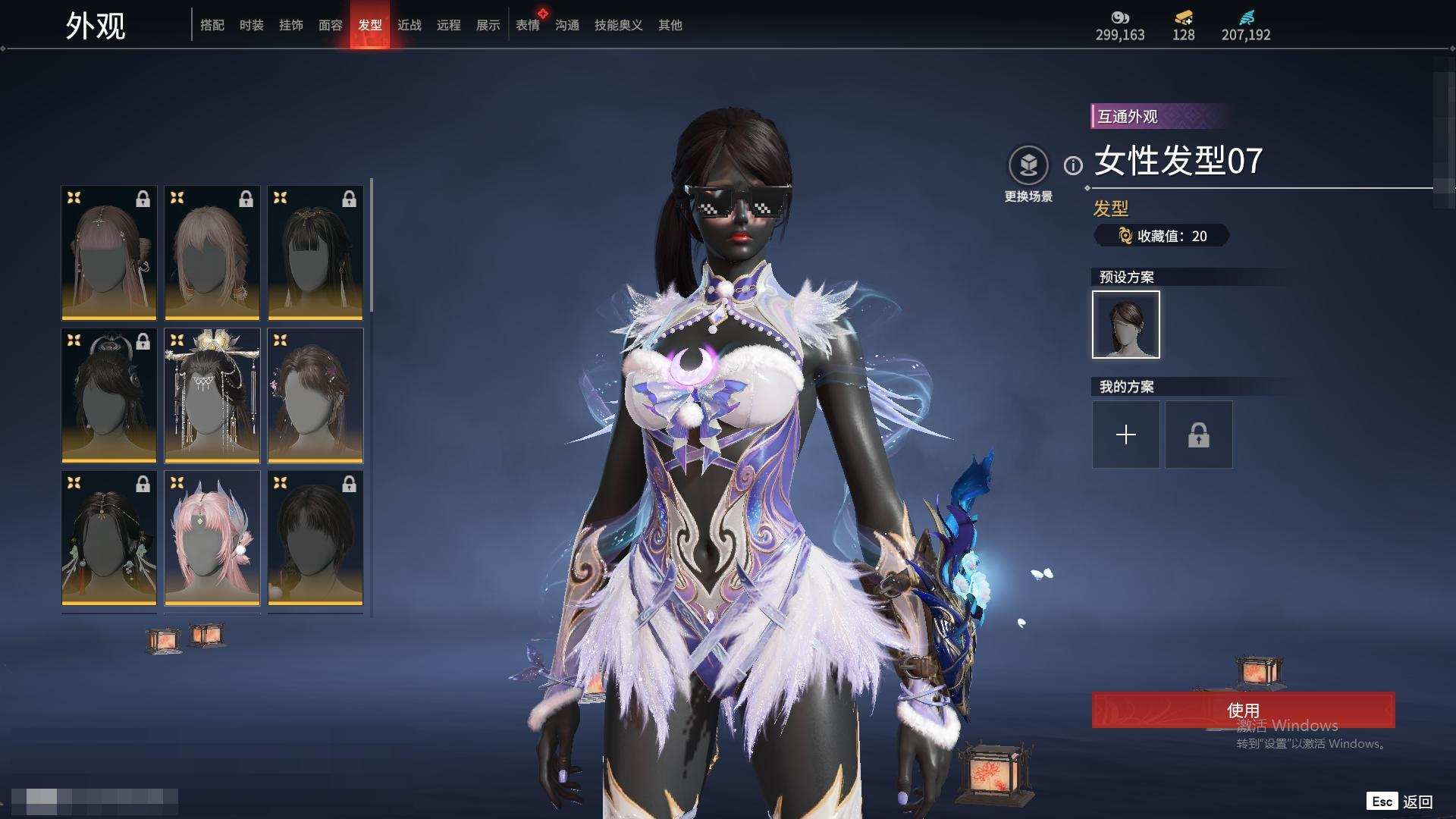
Task: Select the pink long hairstyle with wing ornaments
Action: click(212, 538)
